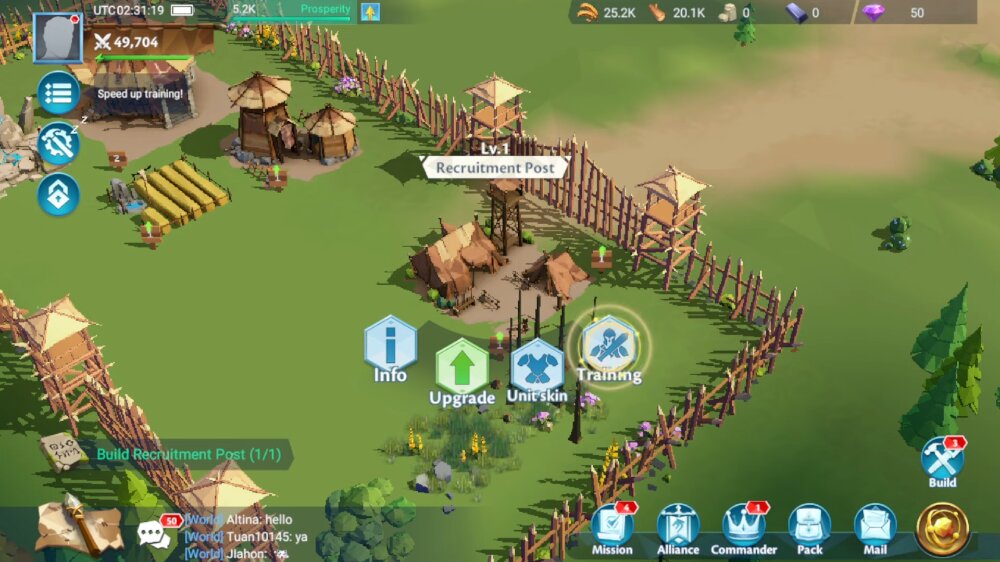The image size is (1000, 562).
Task: Open the Build menu with the hammer icon
Action: click(x=942, y=459)
